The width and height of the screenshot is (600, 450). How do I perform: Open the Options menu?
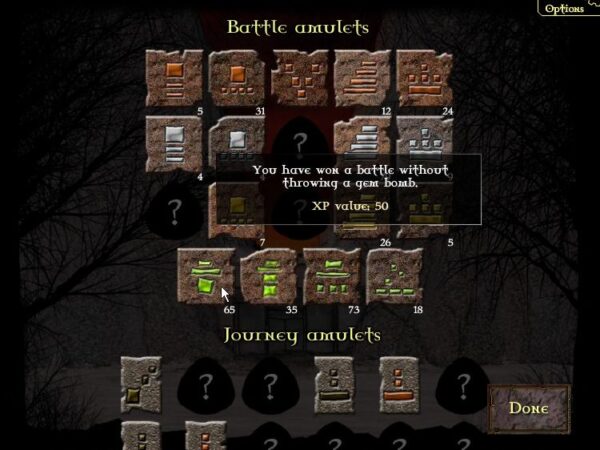tap(564, 8)
